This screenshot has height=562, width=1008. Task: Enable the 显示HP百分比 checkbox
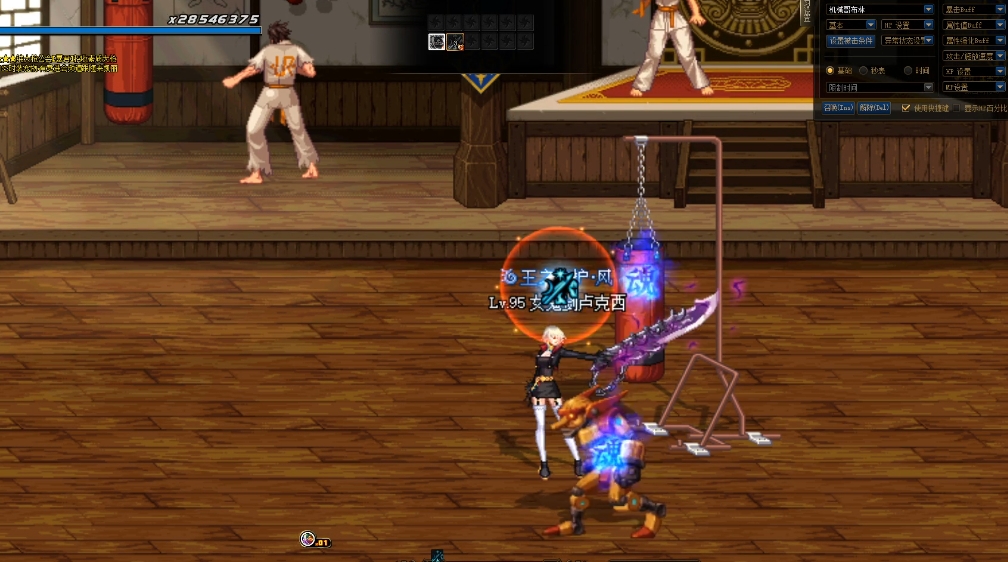coord(956,108)
